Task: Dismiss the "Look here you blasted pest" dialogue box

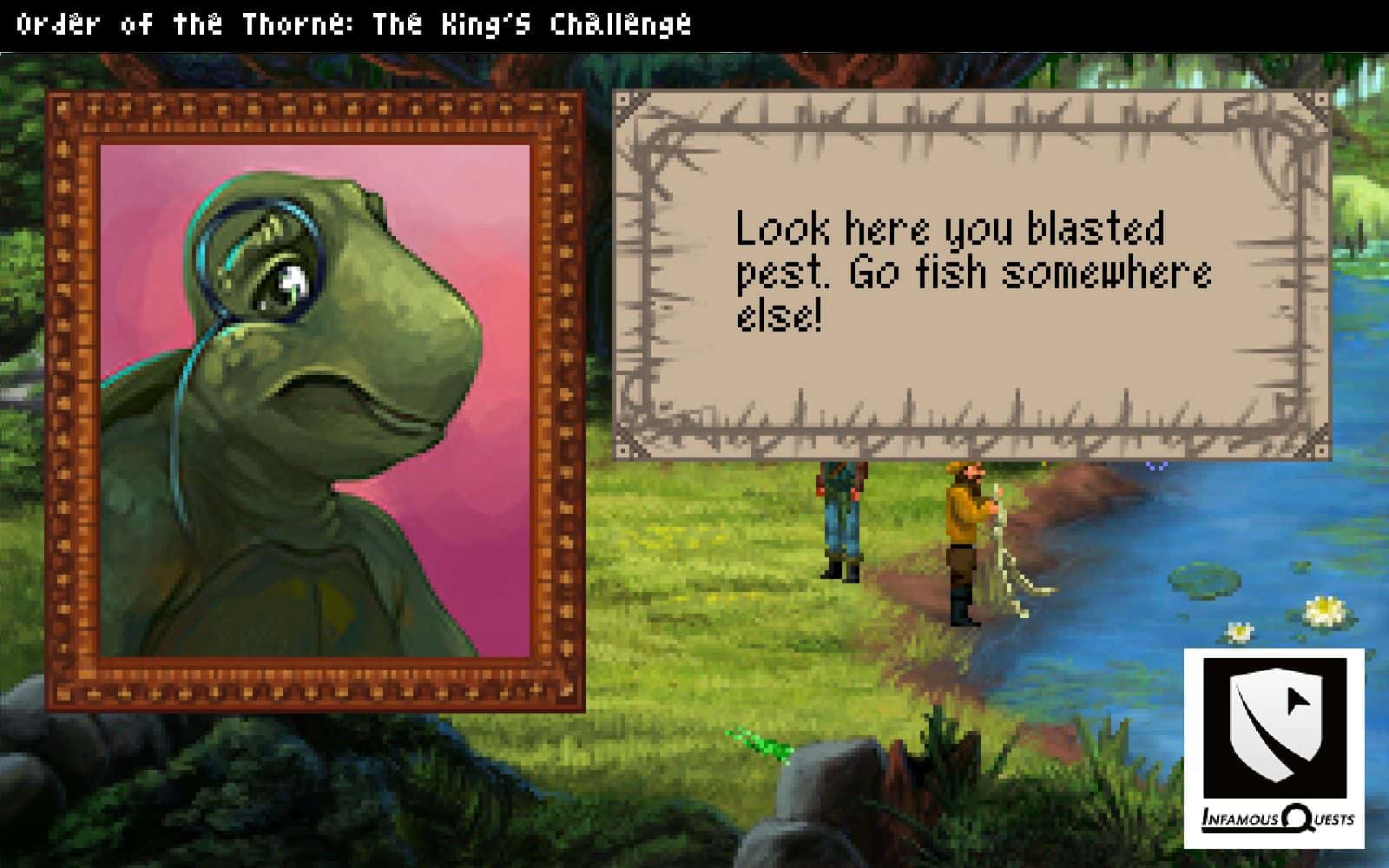Action: (971, 274)
